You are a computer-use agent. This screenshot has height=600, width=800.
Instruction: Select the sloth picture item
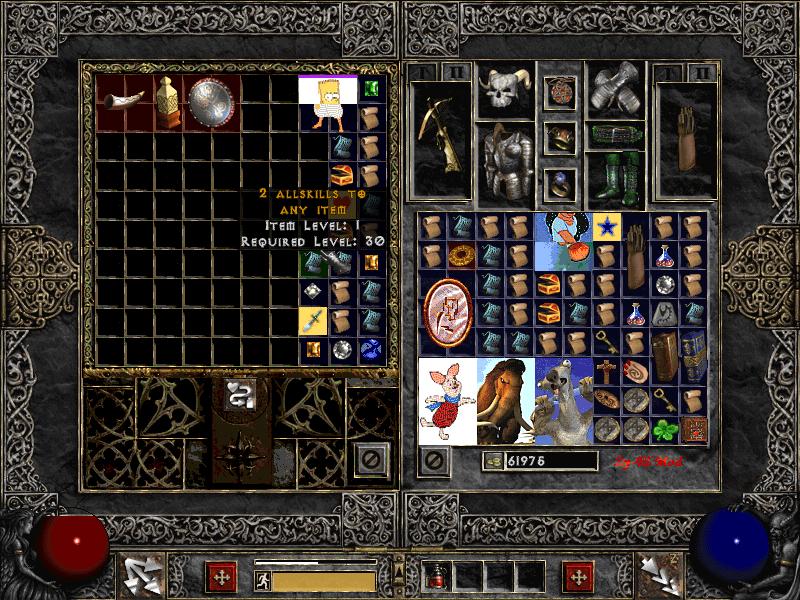561,400
